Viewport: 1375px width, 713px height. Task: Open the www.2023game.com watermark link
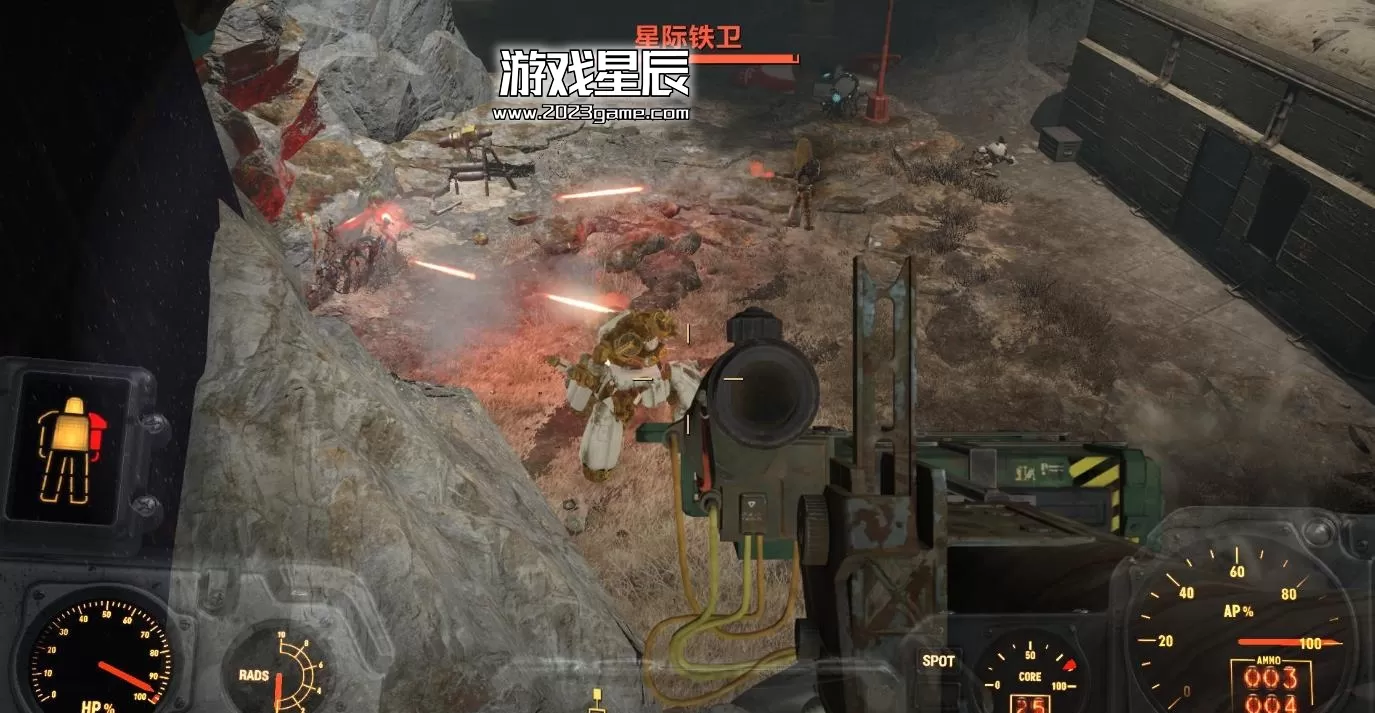591,113
